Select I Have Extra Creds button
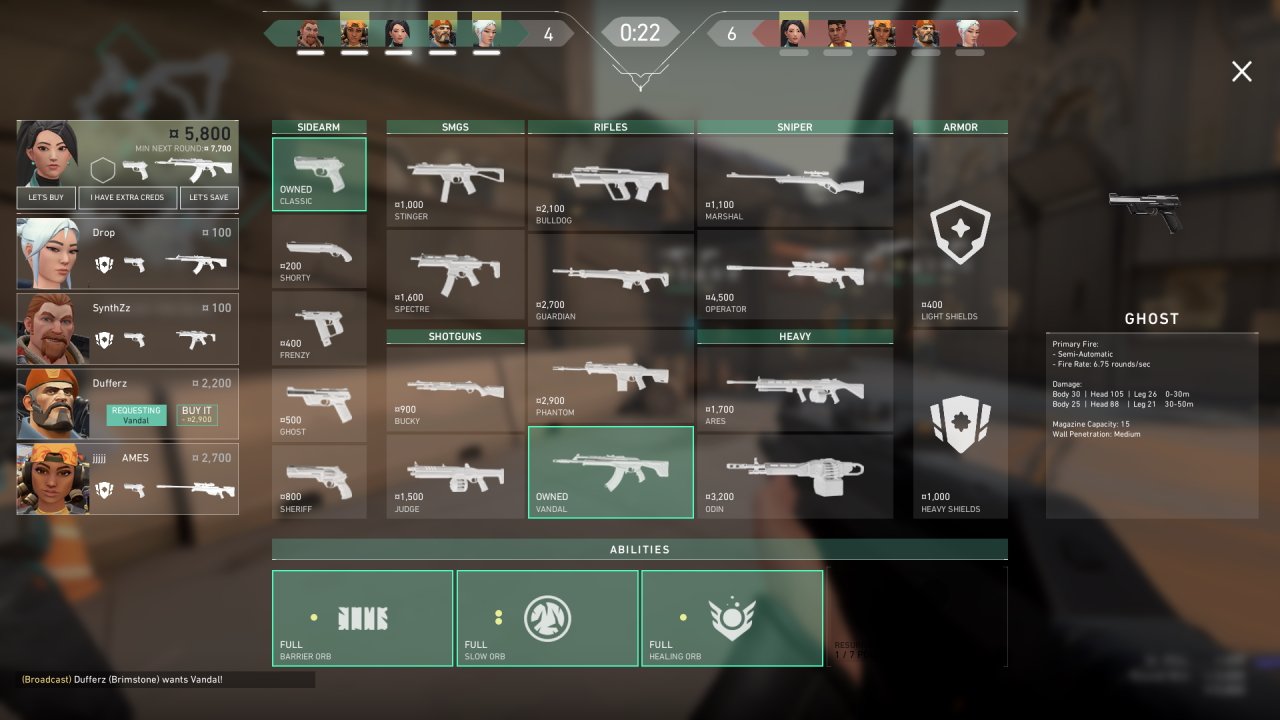Viewport: 1280px width, 720px height. 127,197
